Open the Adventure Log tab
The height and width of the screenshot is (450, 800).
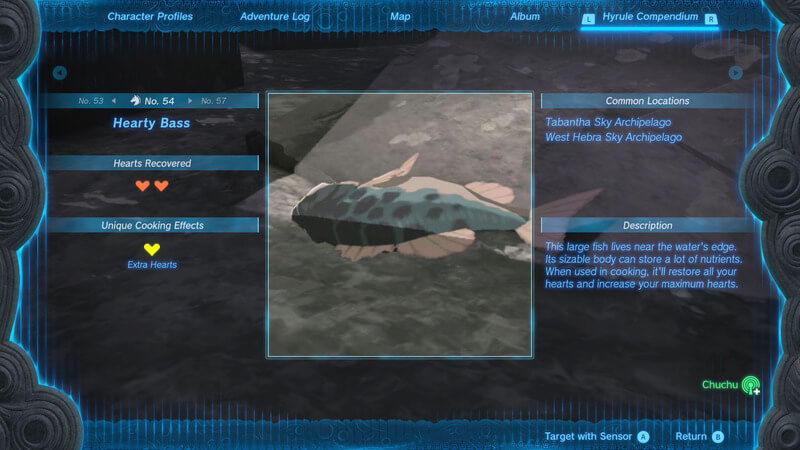click(x=274, y=17)
